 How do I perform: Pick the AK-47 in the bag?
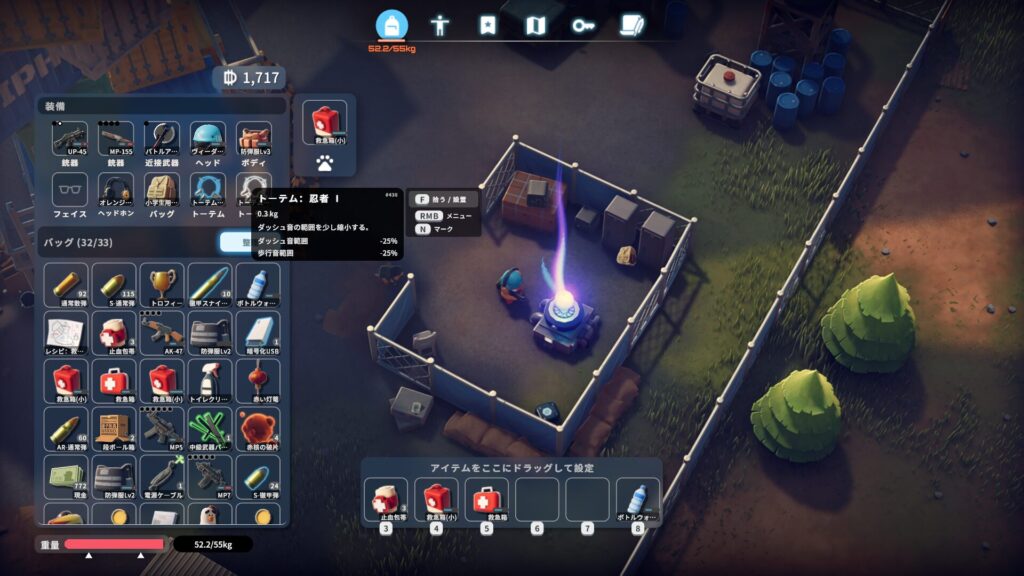(162, 332)
